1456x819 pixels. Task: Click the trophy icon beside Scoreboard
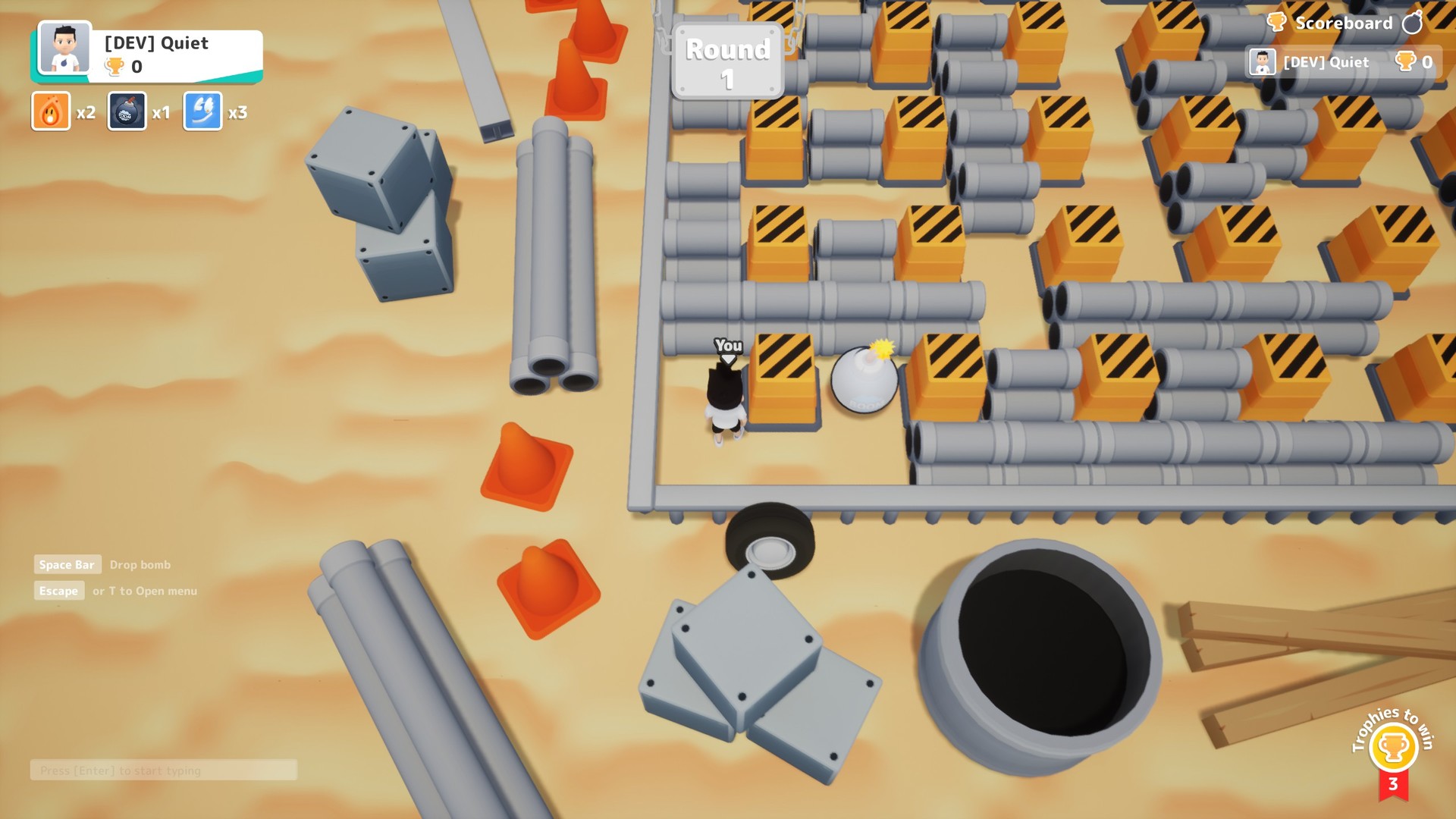click(1276, 23)
